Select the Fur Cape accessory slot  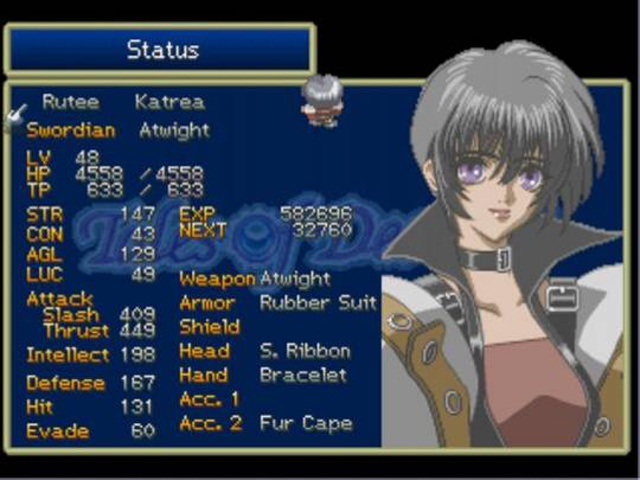click(305, 423)
